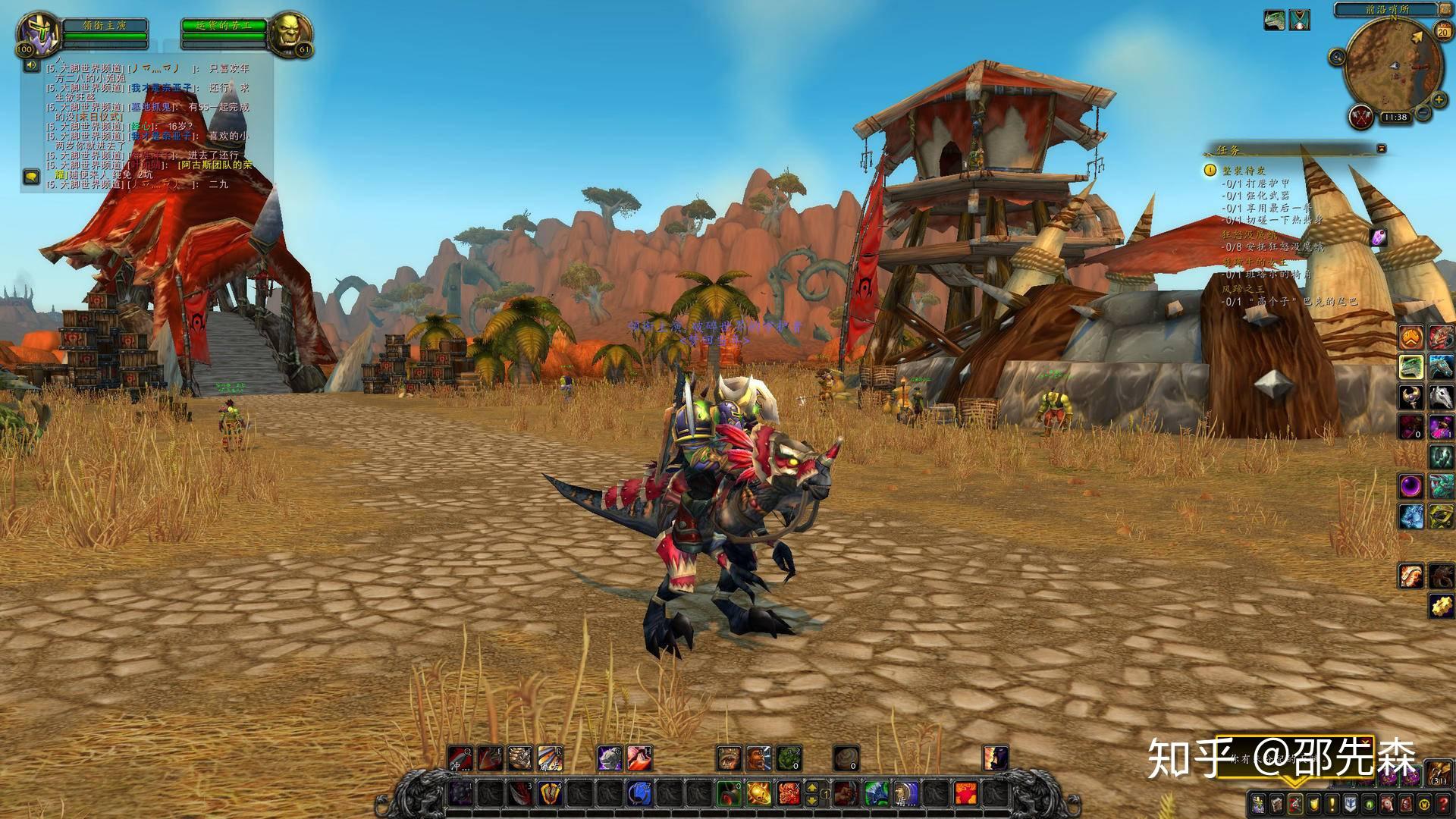Viewport: 1456px width, 819px height.
Task: Open the red question mark help button
Action: (x=1443, y=804)
